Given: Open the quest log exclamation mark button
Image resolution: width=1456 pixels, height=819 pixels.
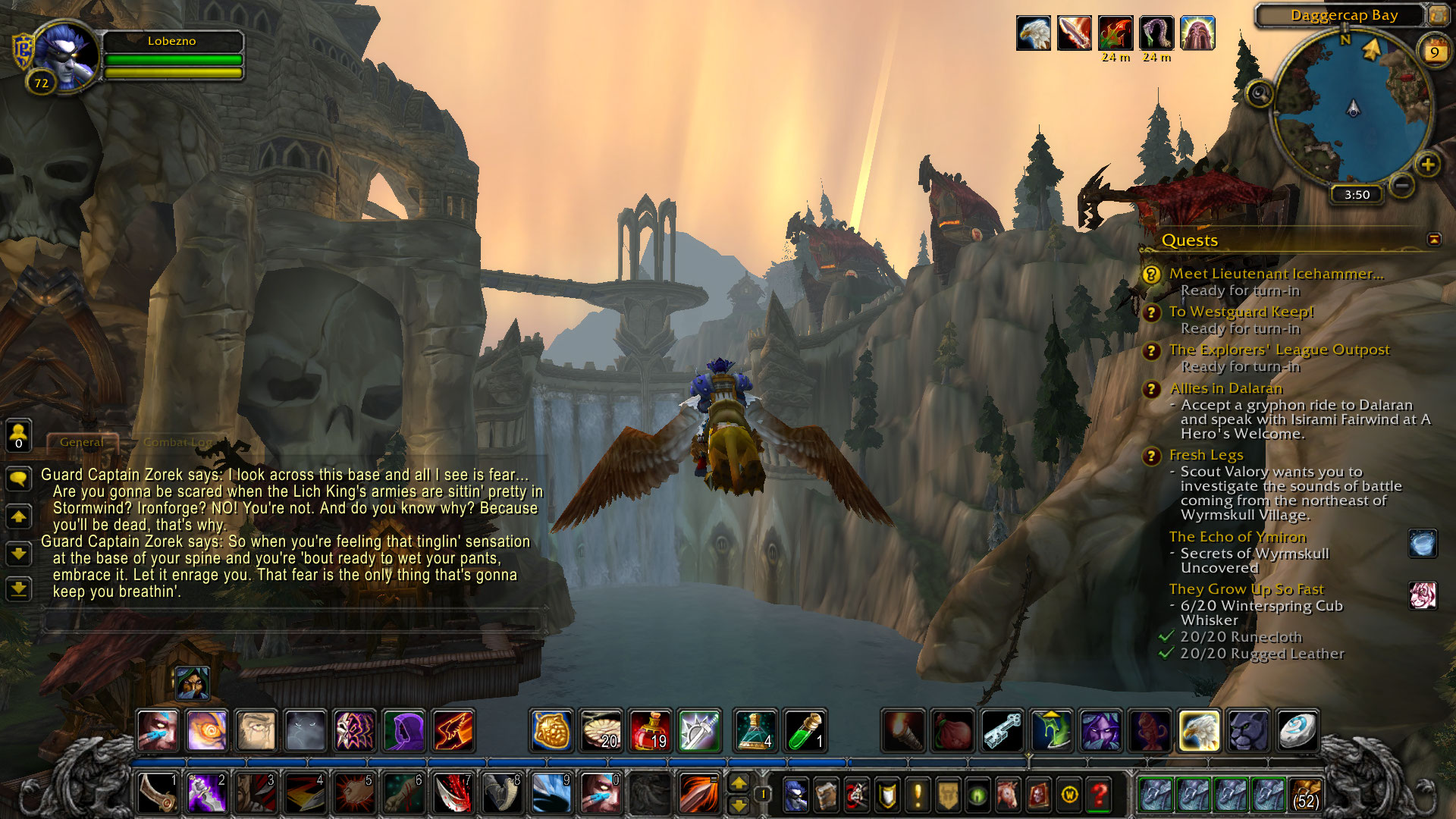Looking at the screenshot, I should click(918, 794).
